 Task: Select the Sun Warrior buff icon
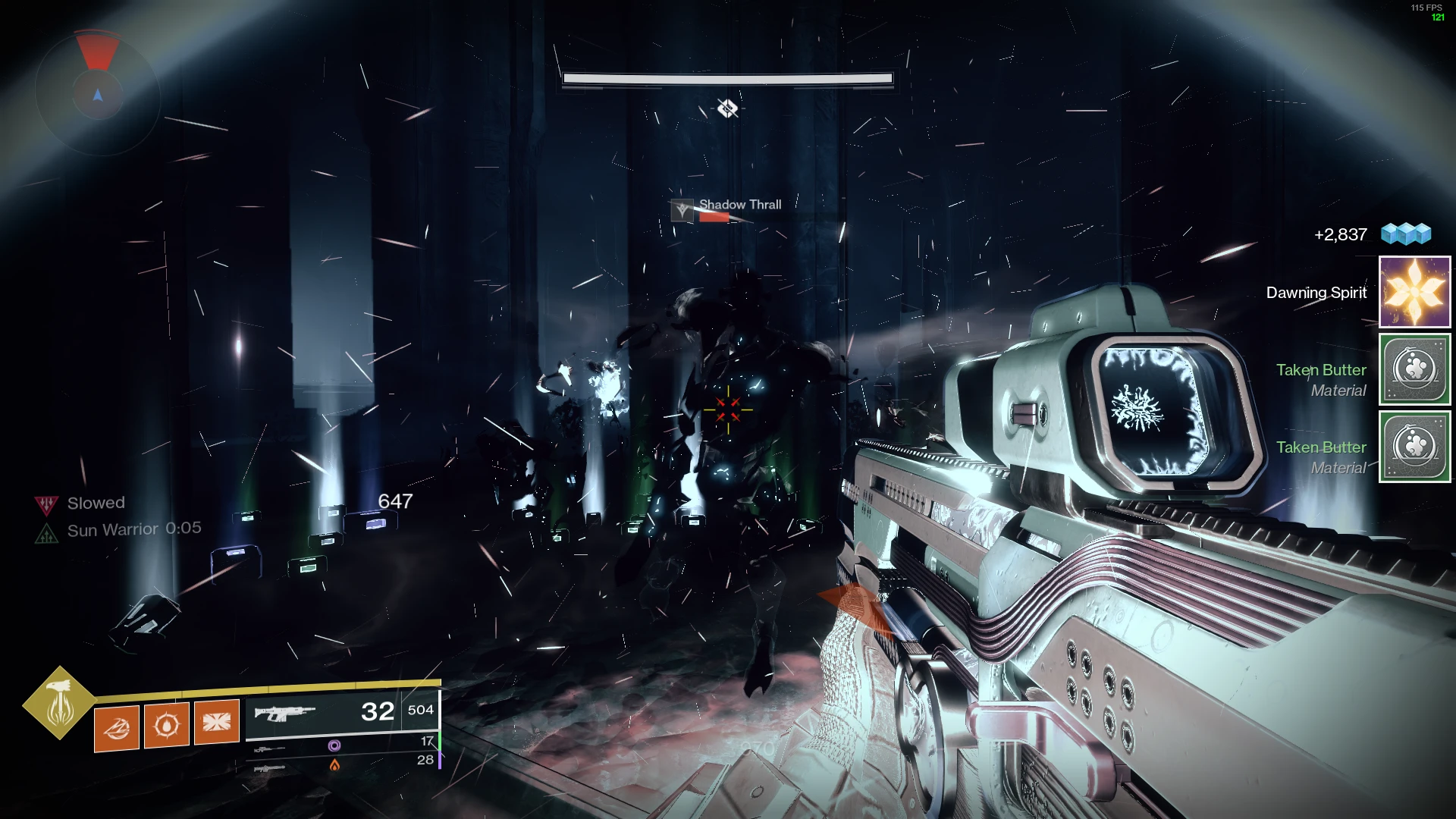tap(46, 534)
